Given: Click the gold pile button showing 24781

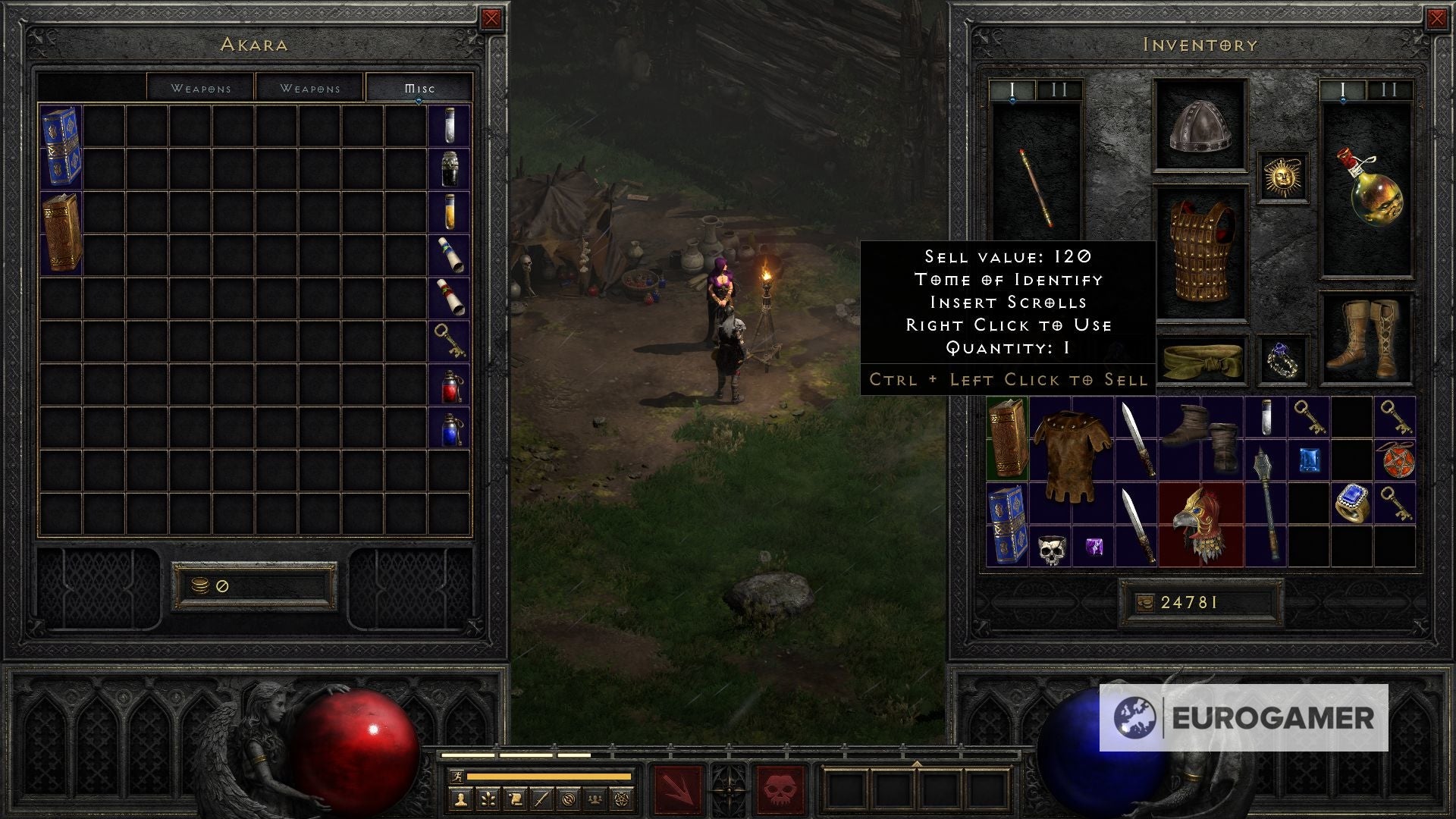Looking at the screenshot, I should 1201,601.
